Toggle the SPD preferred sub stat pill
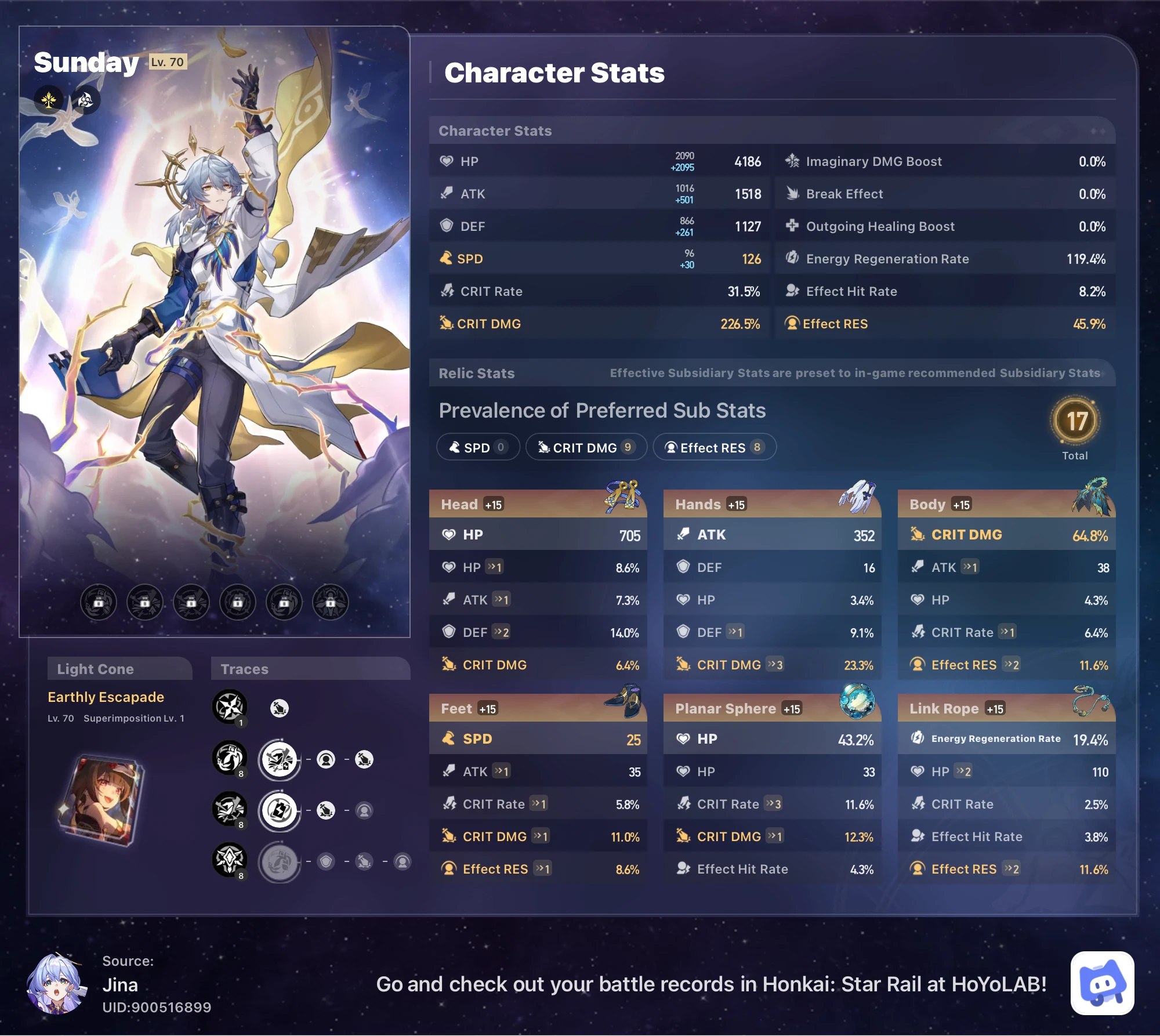1160x1036 pixels. click(x=477, y=447)
